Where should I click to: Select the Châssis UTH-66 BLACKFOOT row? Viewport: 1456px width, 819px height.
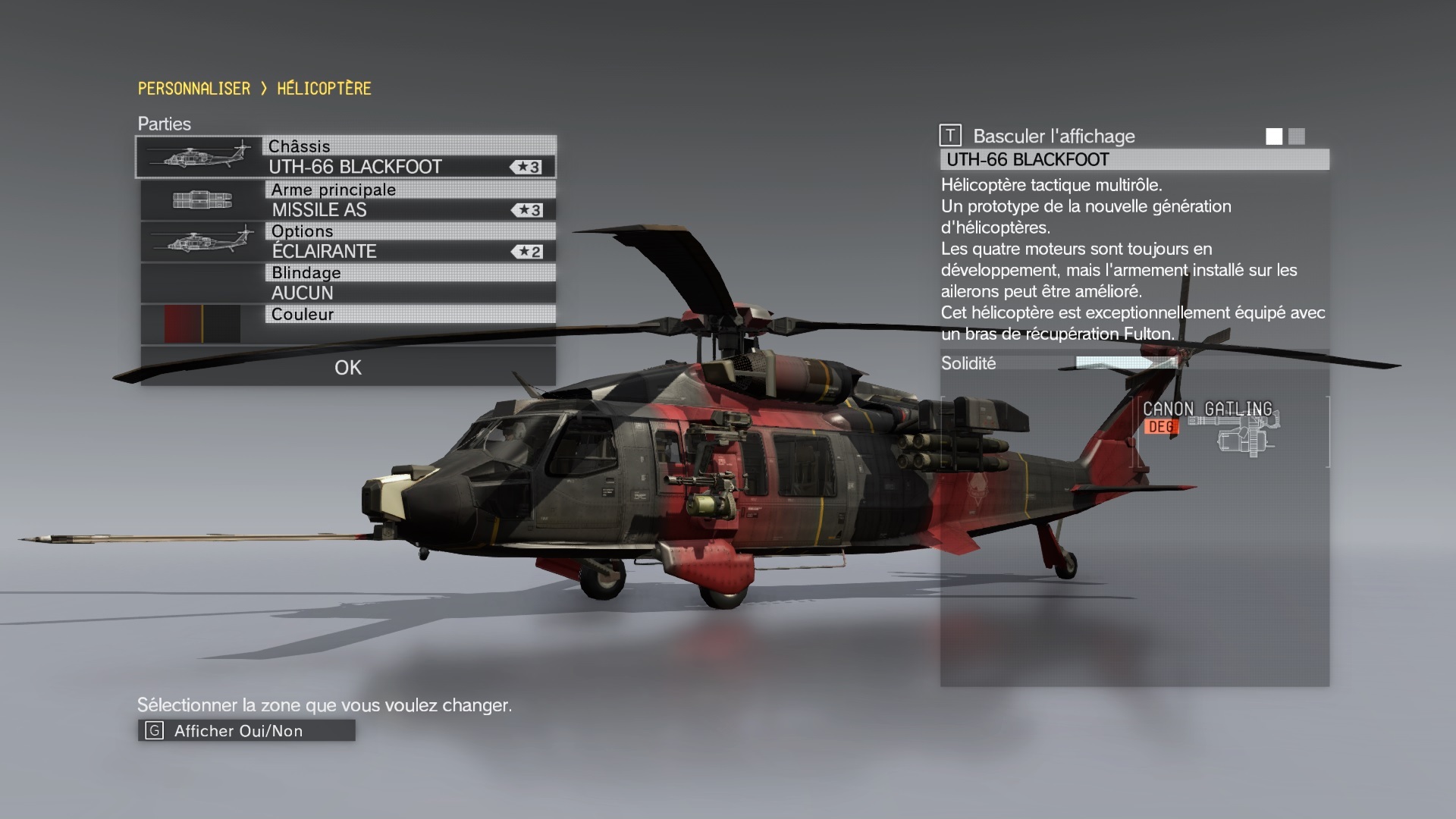346,157
